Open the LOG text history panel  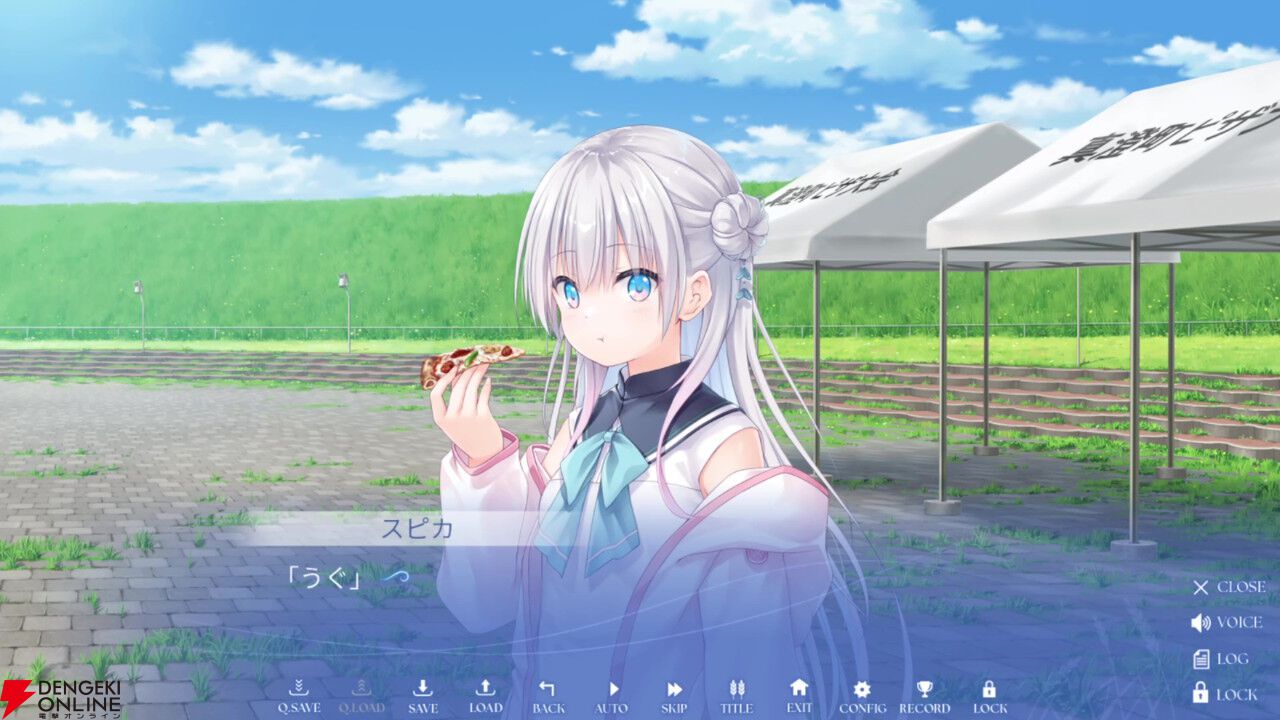point(1220,657)
